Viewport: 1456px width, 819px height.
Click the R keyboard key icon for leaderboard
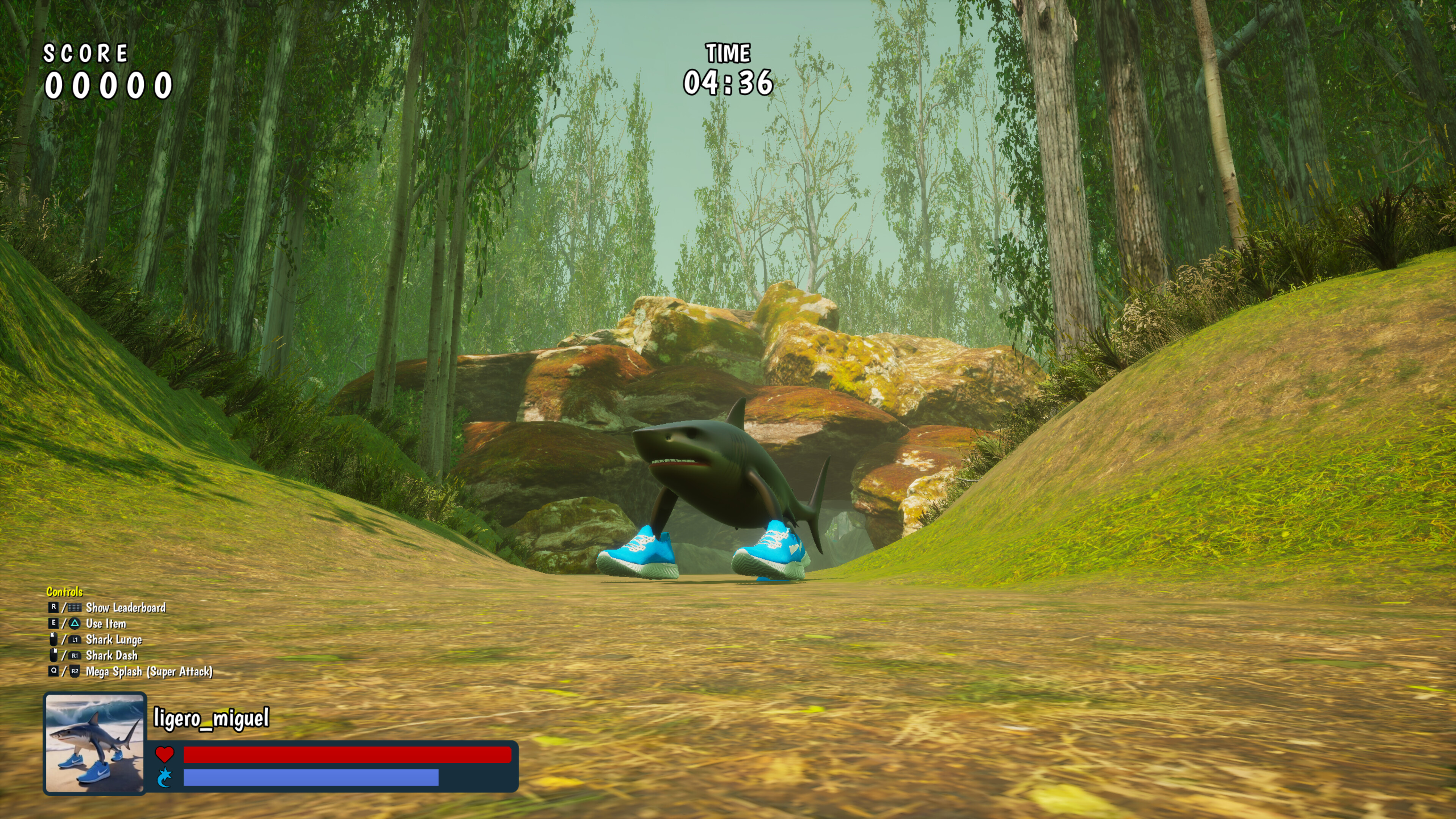54,608
